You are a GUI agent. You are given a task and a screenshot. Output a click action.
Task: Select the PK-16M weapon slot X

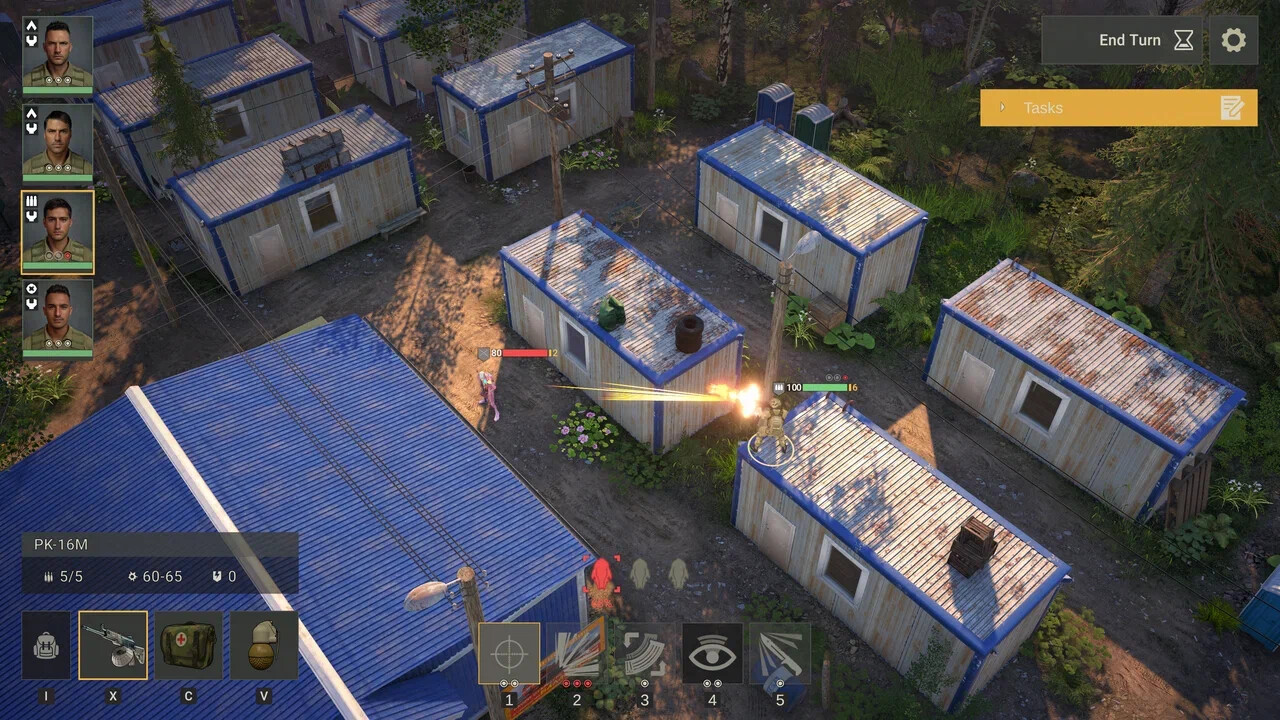(x=113, y=645)
